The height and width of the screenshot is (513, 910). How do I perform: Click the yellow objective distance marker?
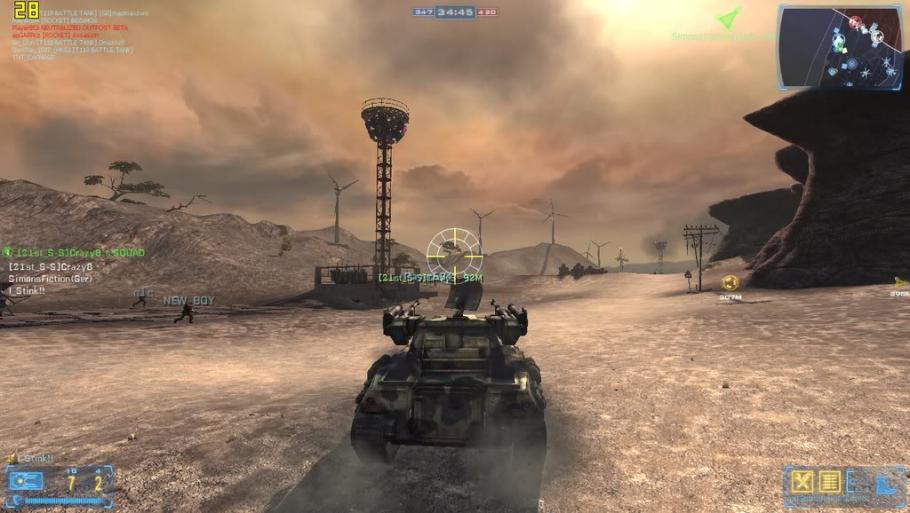(730, 283)
